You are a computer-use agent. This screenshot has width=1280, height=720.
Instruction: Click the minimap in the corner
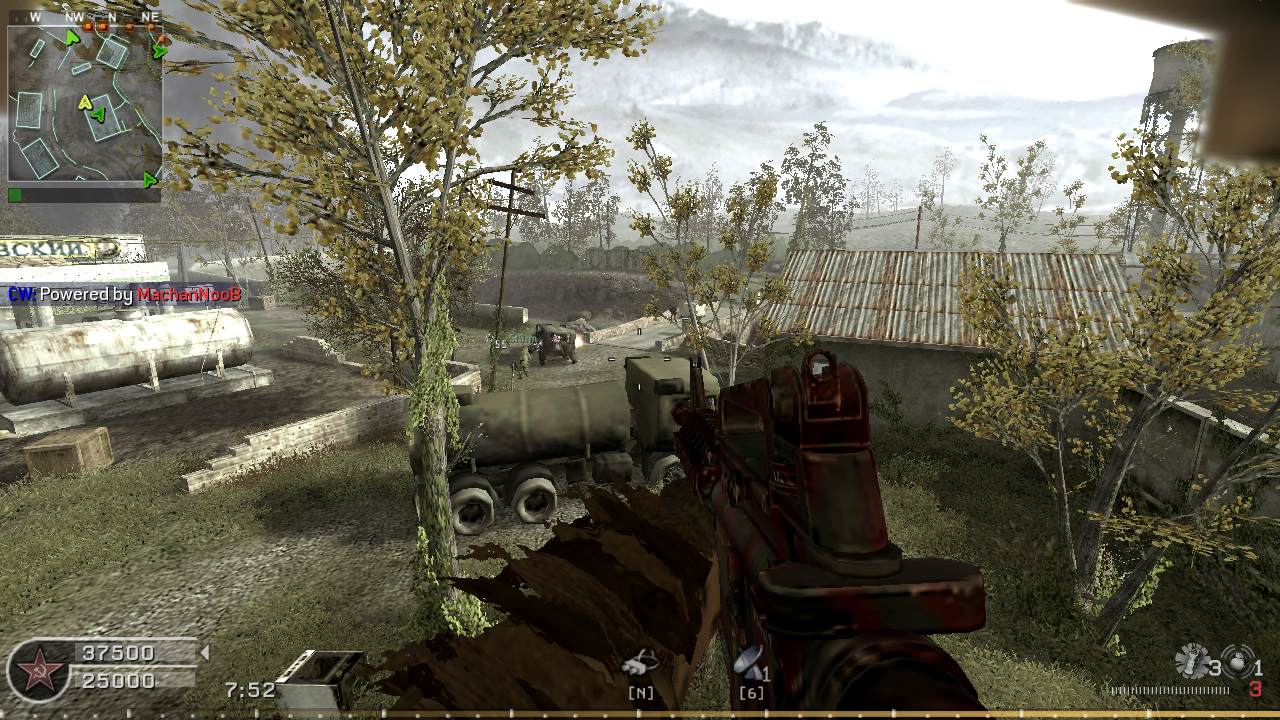point(84,103)
